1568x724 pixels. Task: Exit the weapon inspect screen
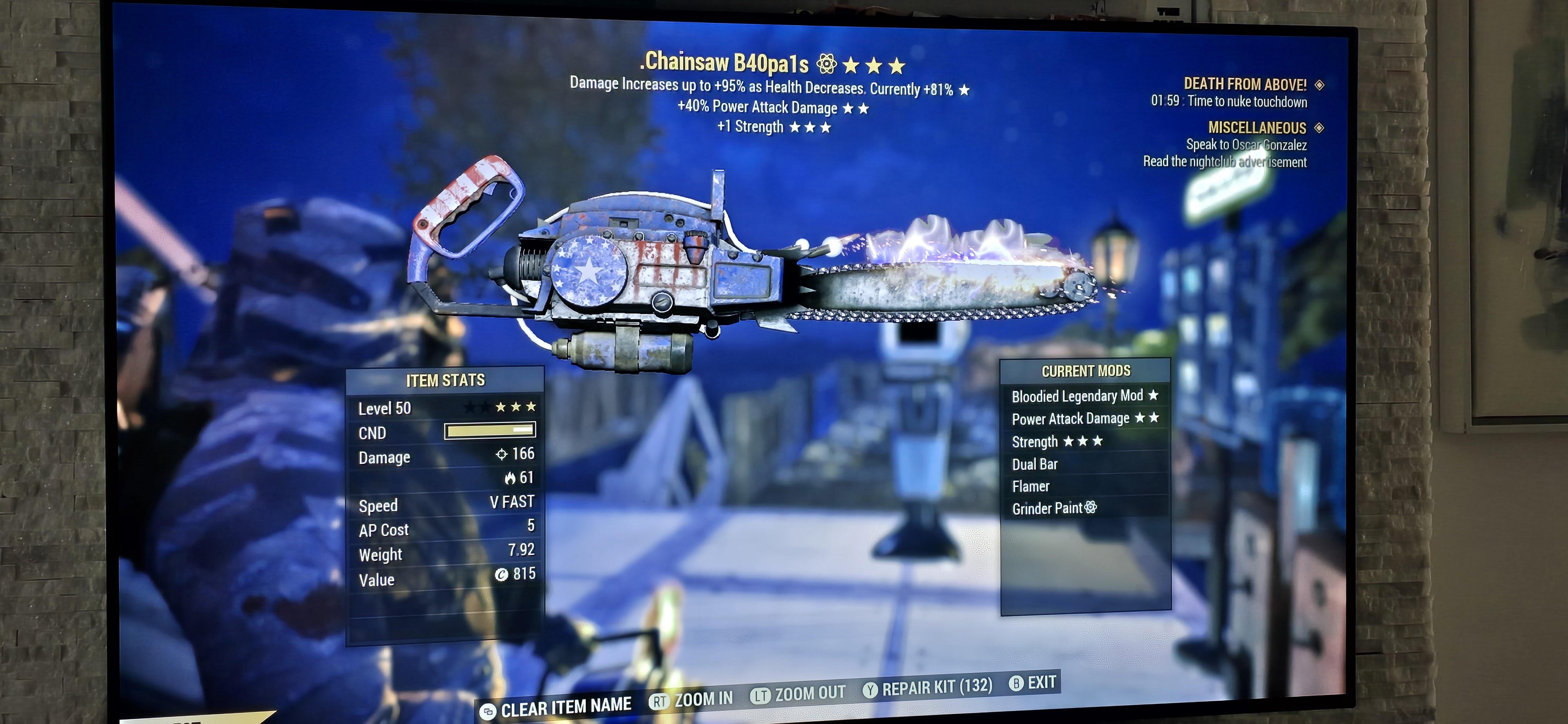[x=1033, y=682]
